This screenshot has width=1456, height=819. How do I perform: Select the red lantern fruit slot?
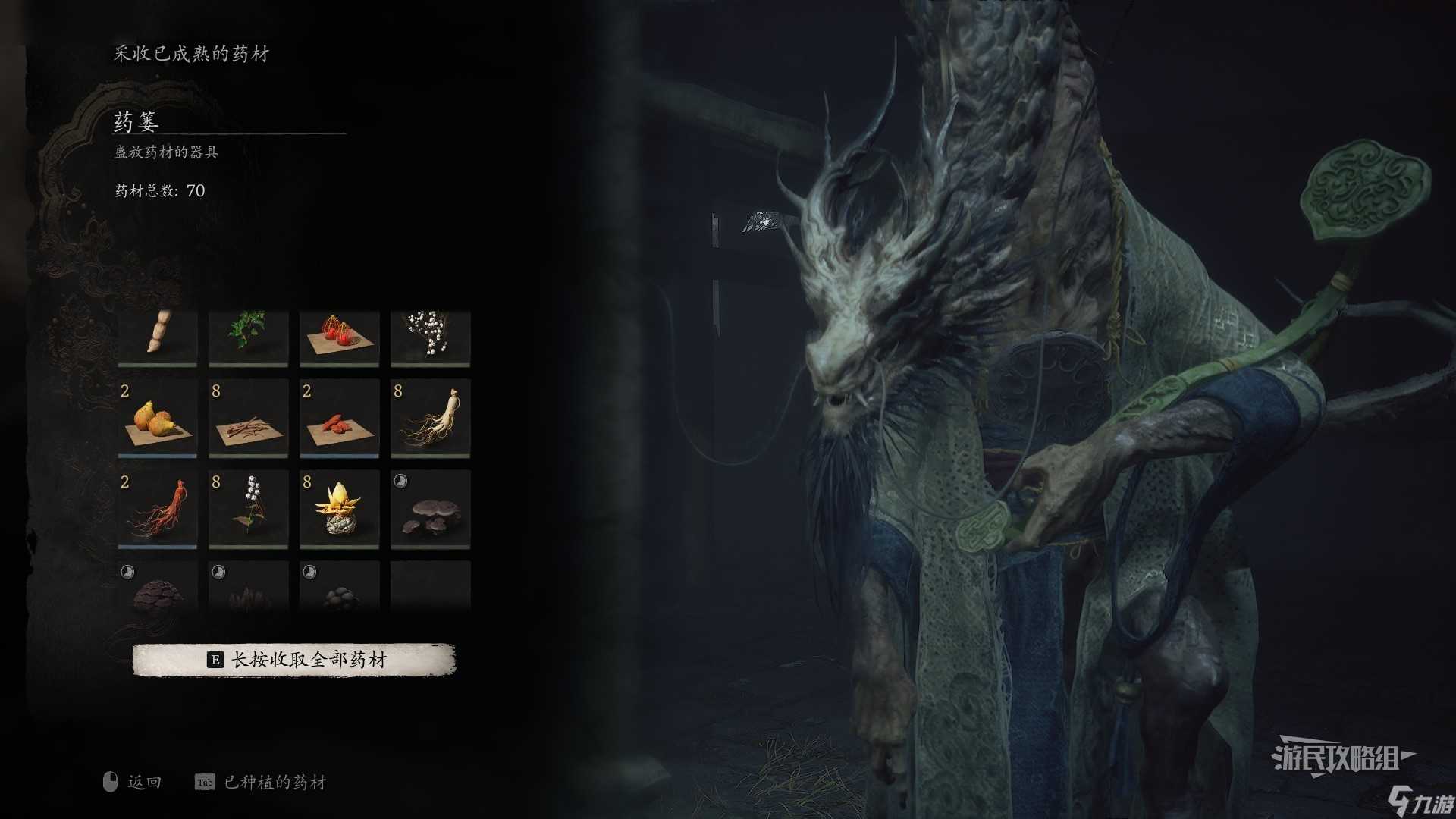[340, 337]
